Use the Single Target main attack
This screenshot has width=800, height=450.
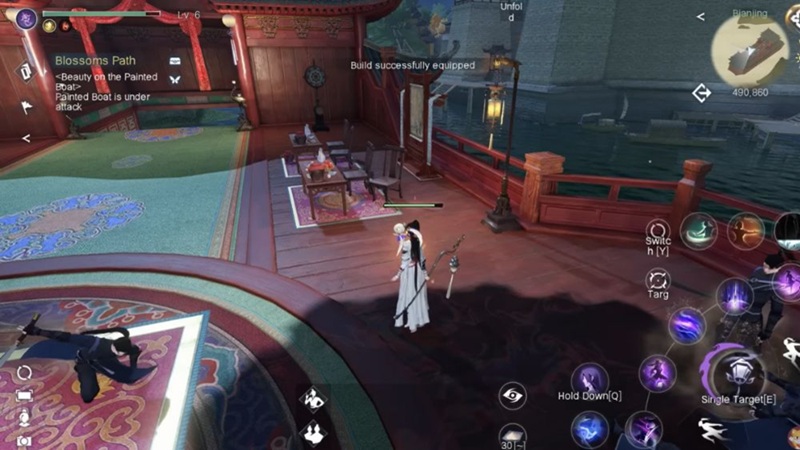(739, 371)
